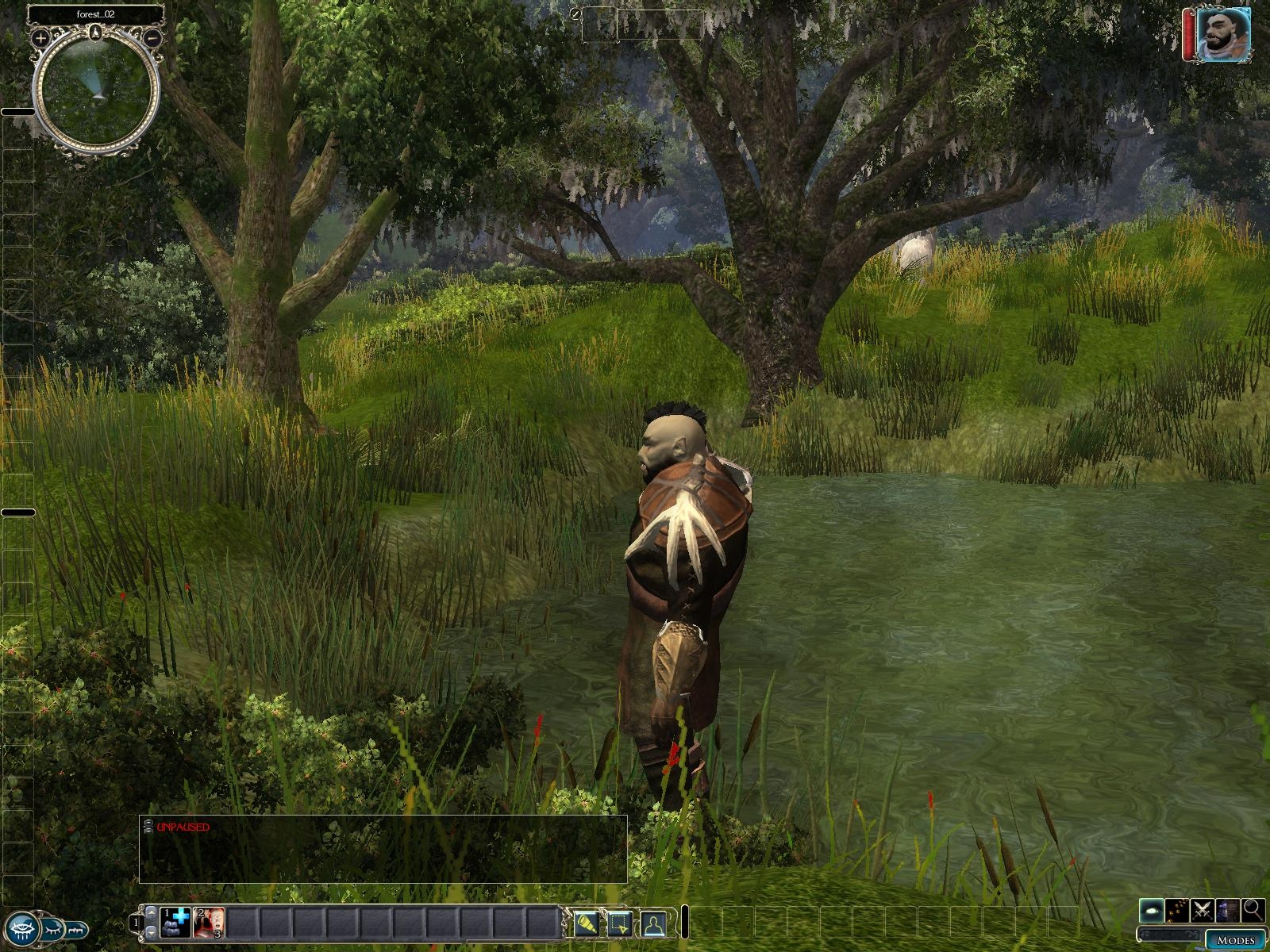
Task: Toggle the crossed swords combat mode
Action: (1203, 909)
